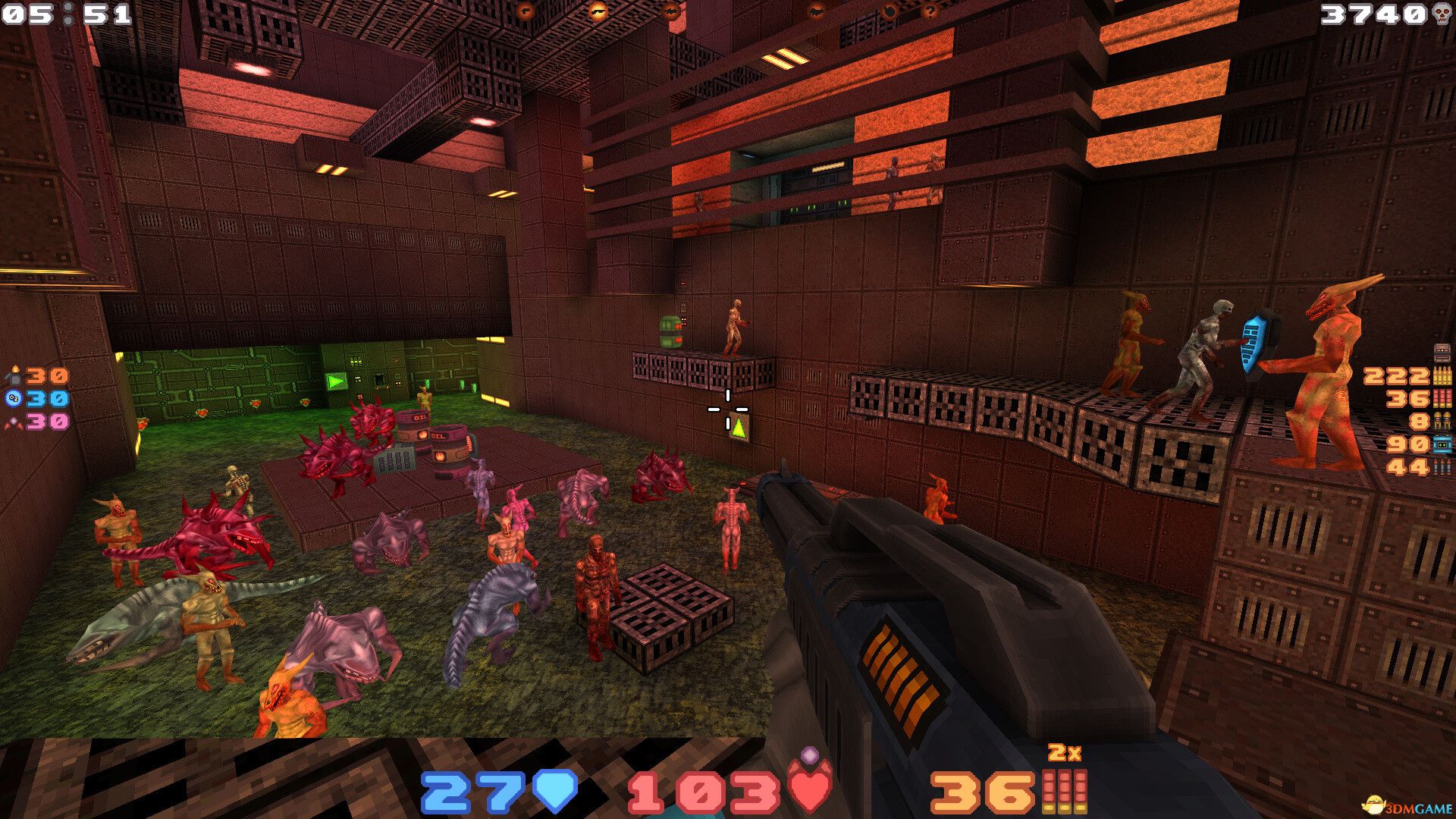Select the shotgun weapon icon at top
1456x819 pixels.
click(599, 11)
